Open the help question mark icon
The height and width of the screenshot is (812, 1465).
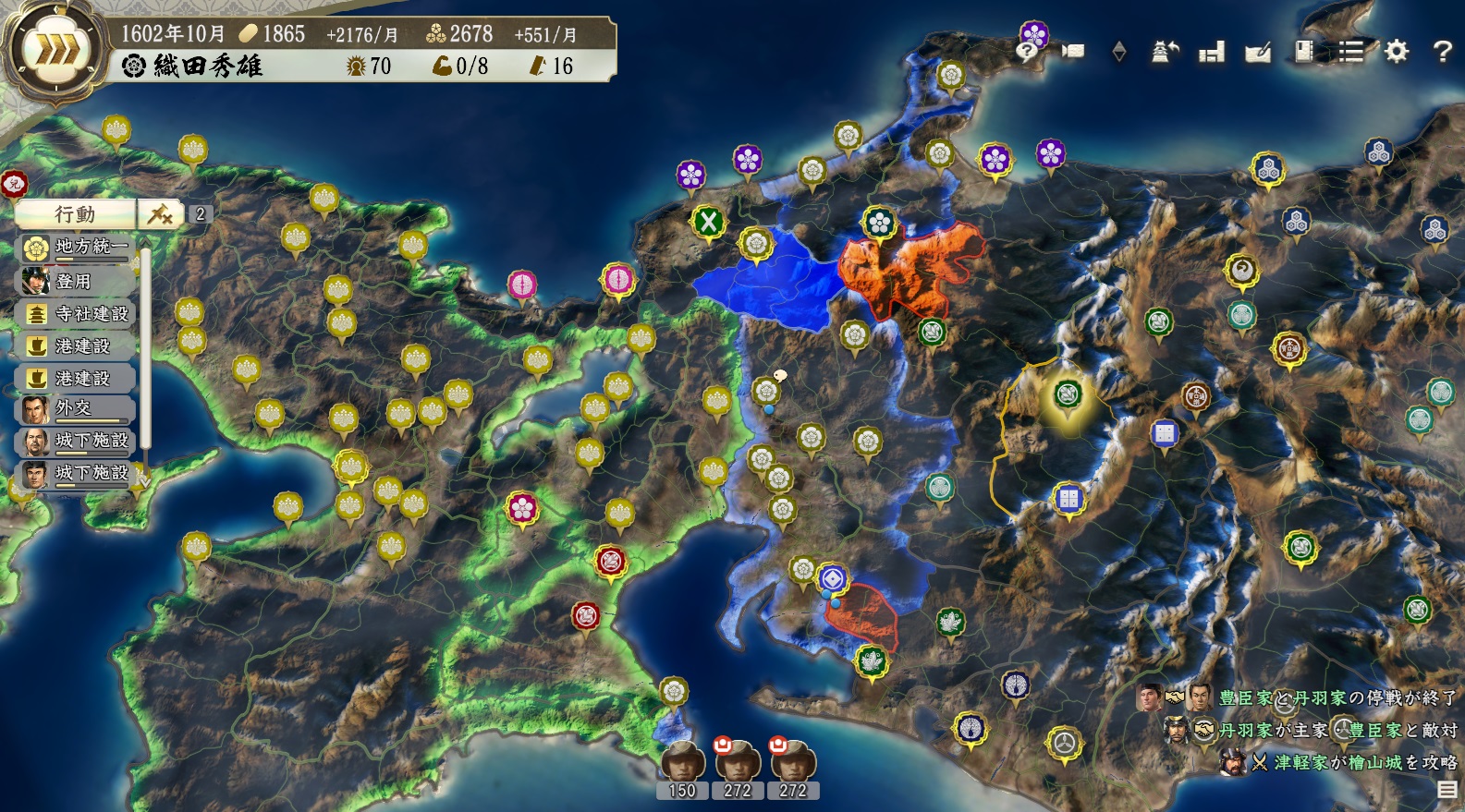point(1442,52)
